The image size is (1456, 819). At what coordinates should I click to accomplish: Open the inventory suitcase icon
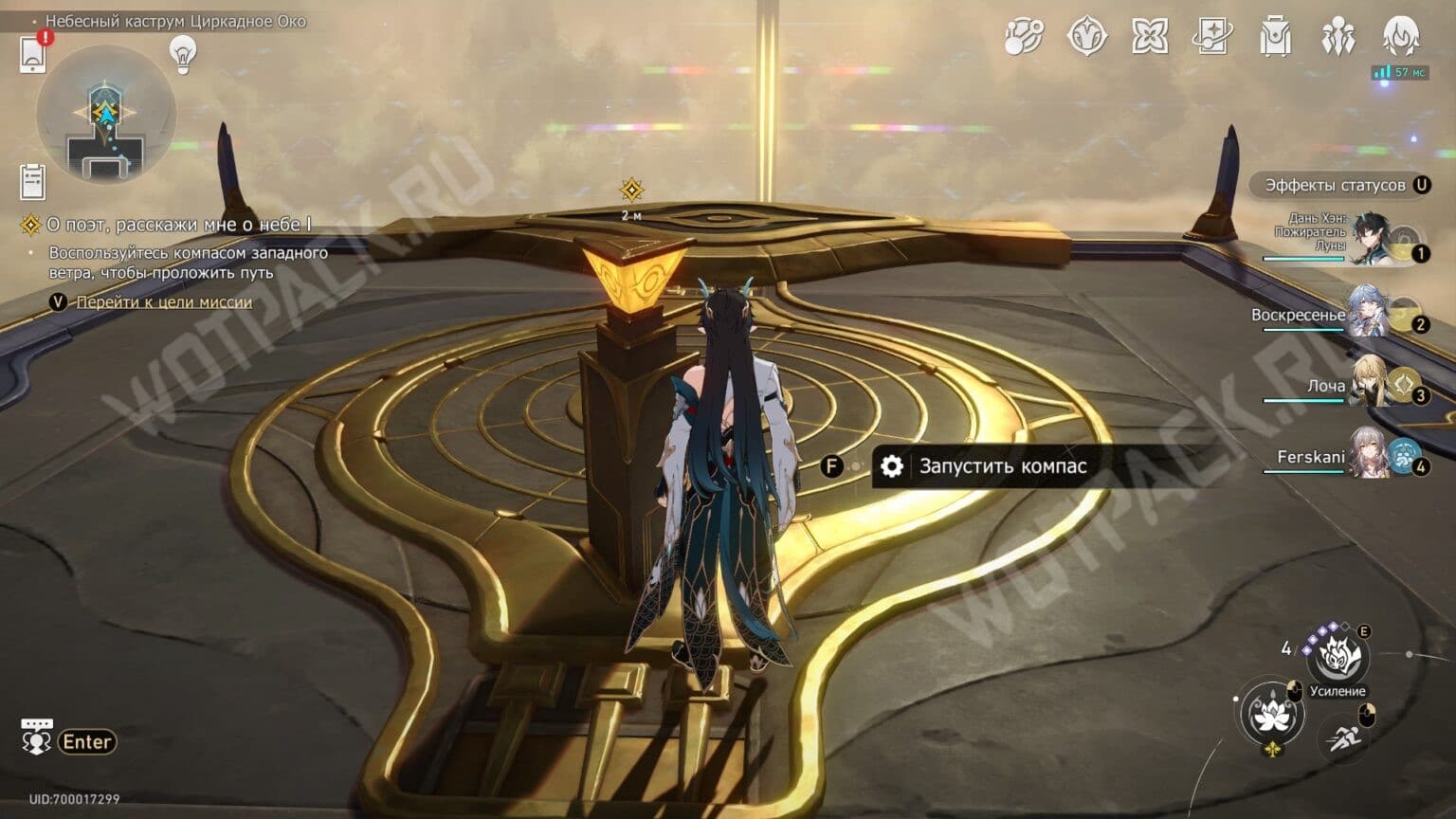1275,39
